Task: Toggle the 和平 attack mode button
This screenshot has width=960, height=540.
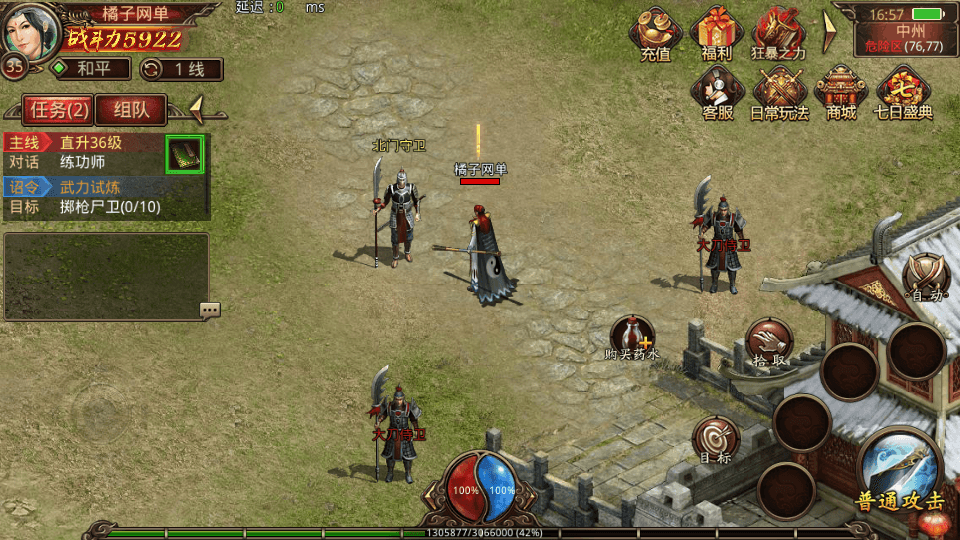Action: 90,69
